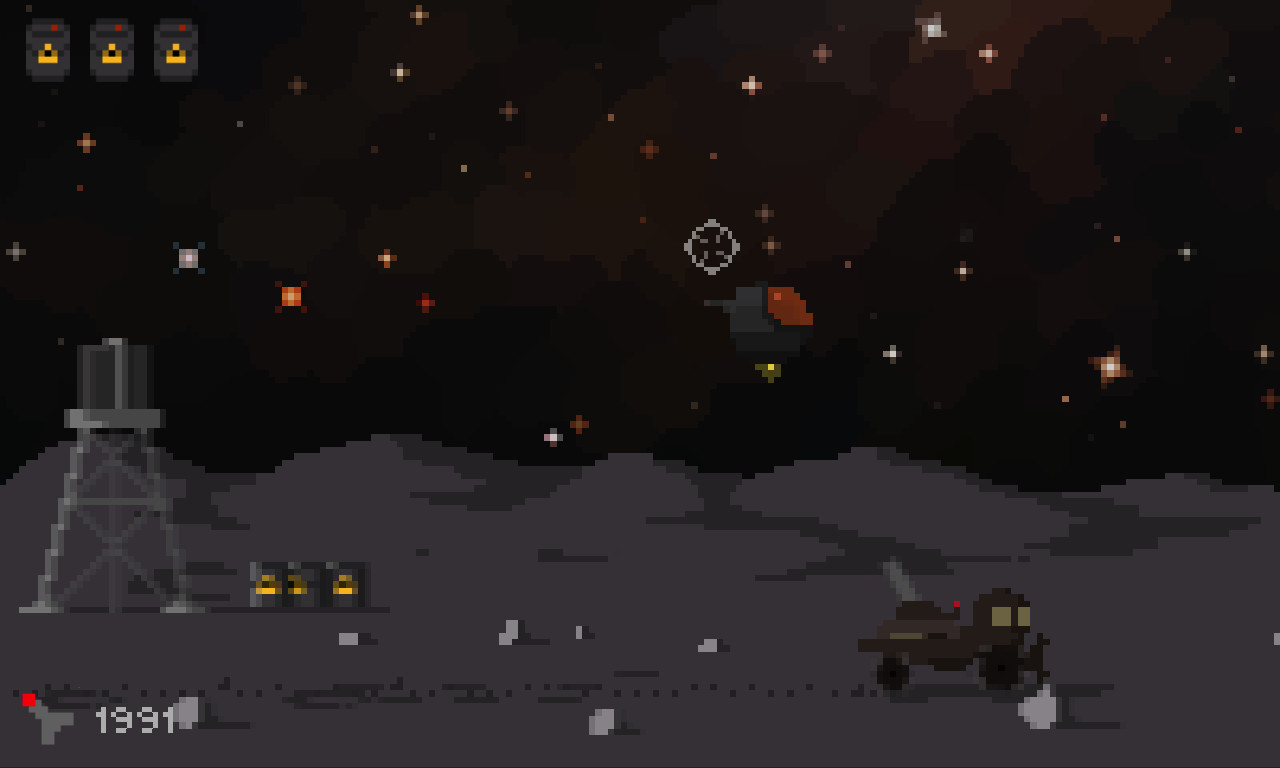1280x768 pixels.
Task: Click the score text reading 1991
Action: click(x=135, y=719)
